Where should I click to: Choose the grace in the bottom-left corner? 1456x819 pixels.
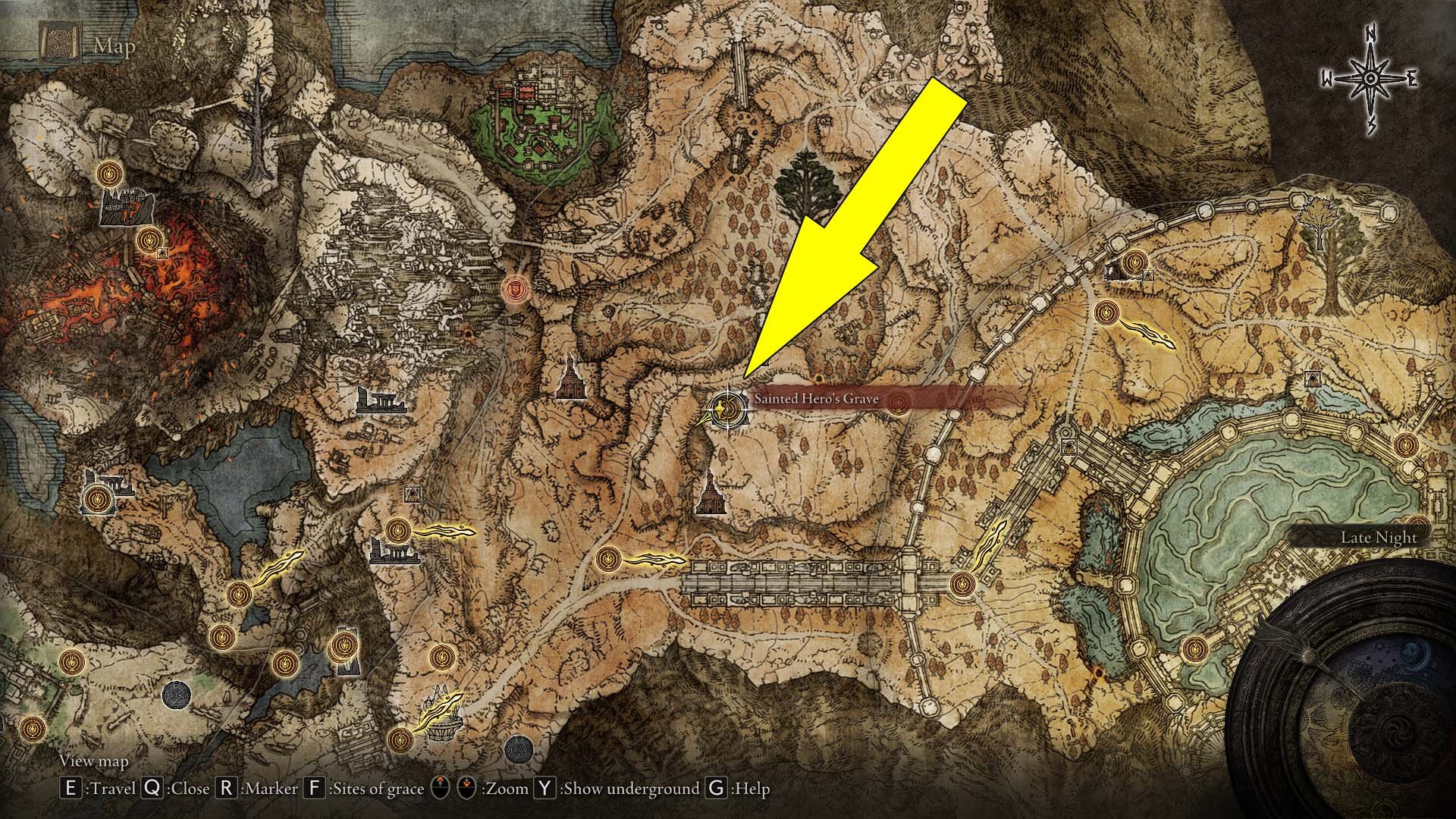coord(31,730)
